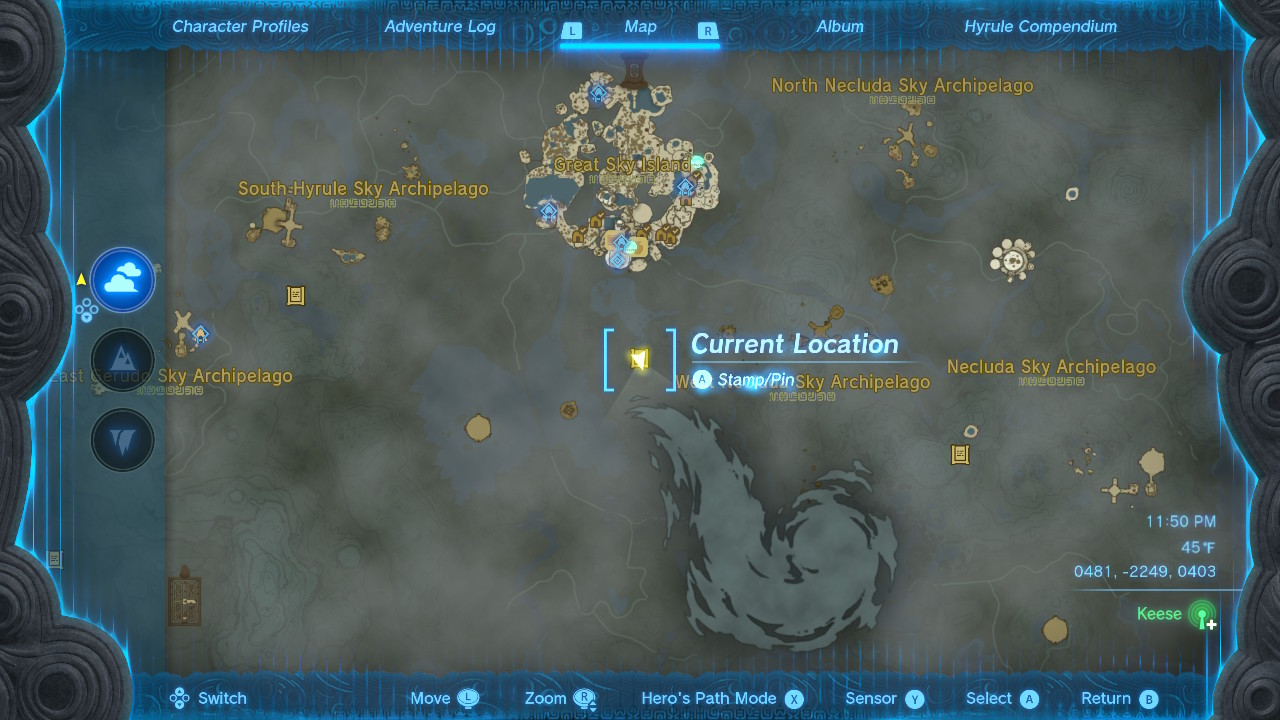Click the yellow current location arrow marker

coord(639,359)
